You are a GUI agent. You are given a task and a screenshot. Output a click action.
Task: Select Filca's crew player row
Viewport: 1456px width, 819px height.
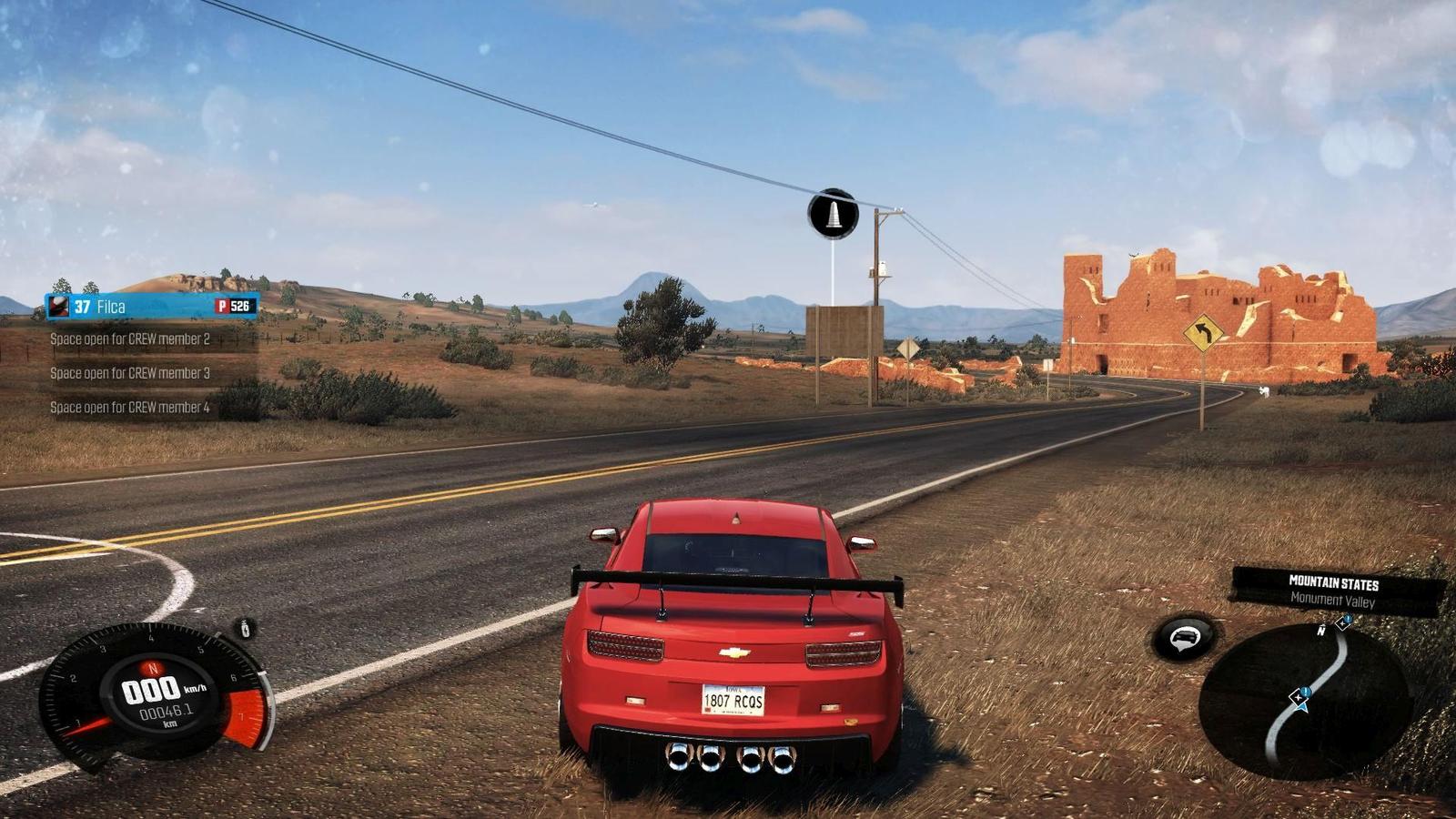click(151, 307)
